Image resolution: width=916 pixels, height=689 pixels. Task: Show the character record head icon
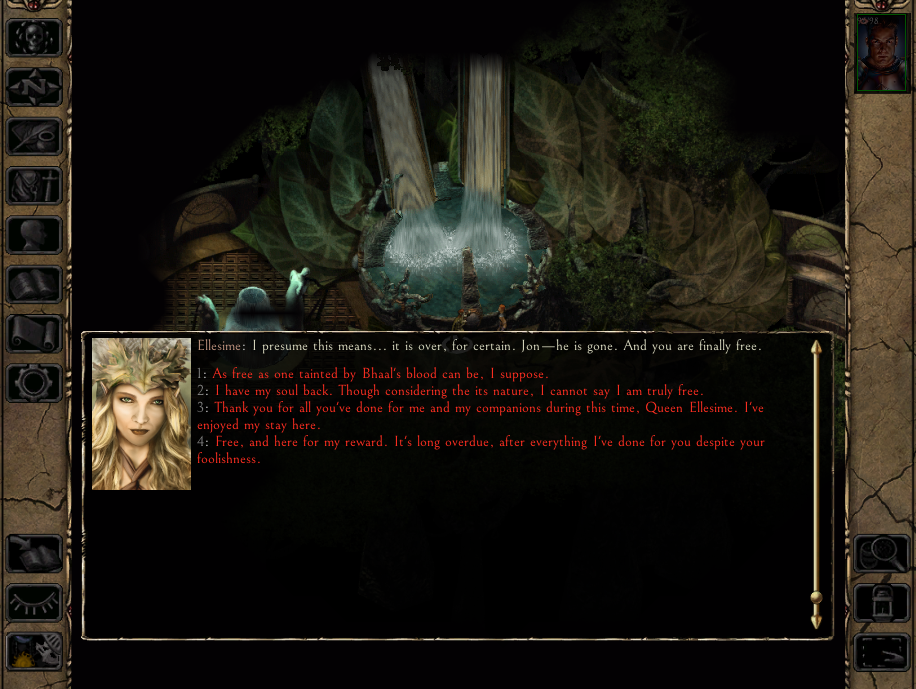tap(34, 236)
